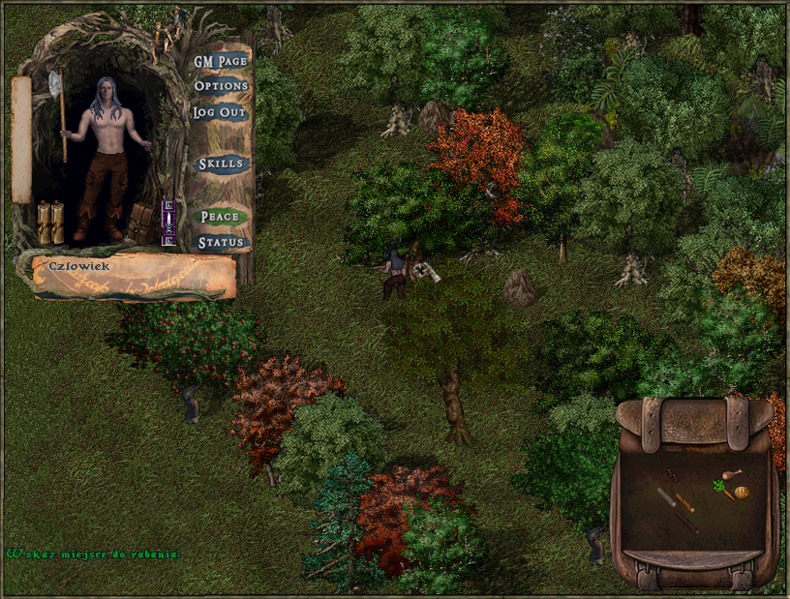Select the small gold item in backpack
This screenshot has width=790, height=599.
point(672,473)
